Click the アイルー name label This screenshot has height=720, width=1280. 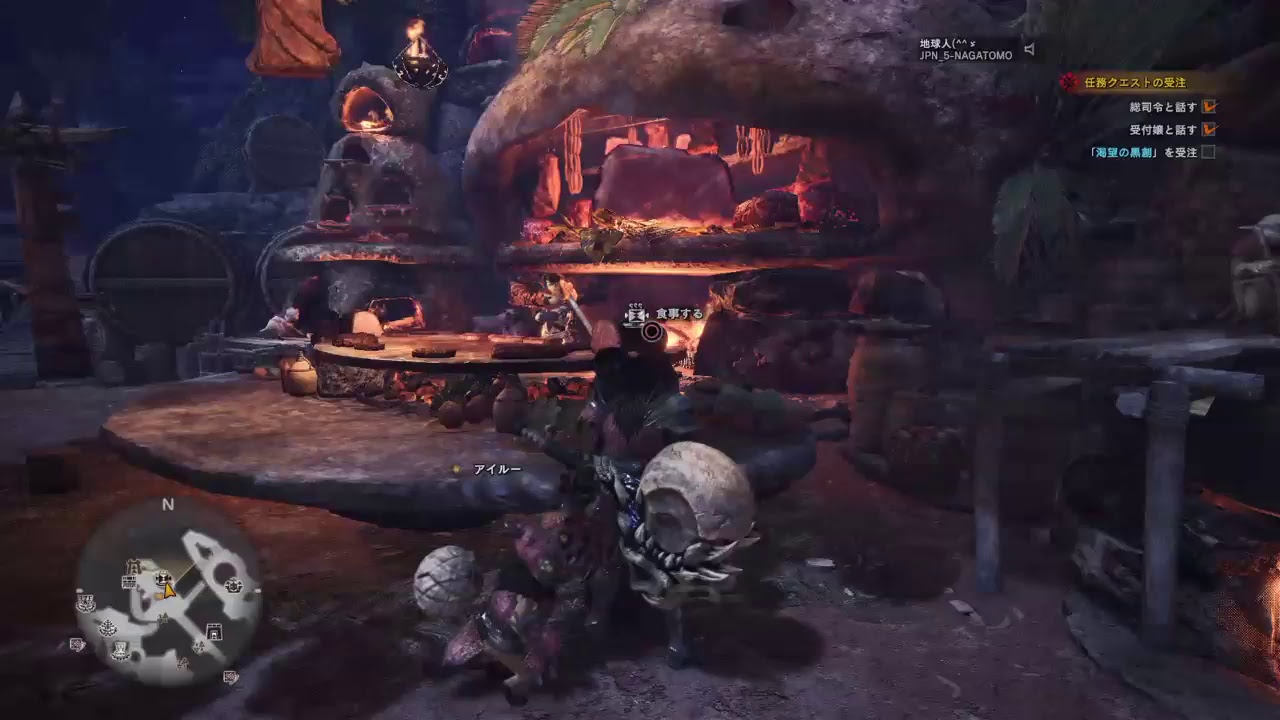coord(497,469)
